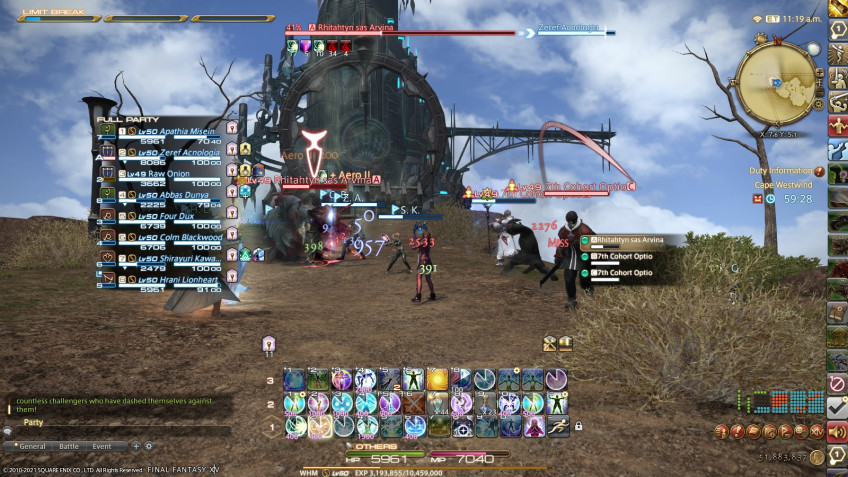
Task: Add a new chat tab with plus button
Action: (x=136, y=446)
